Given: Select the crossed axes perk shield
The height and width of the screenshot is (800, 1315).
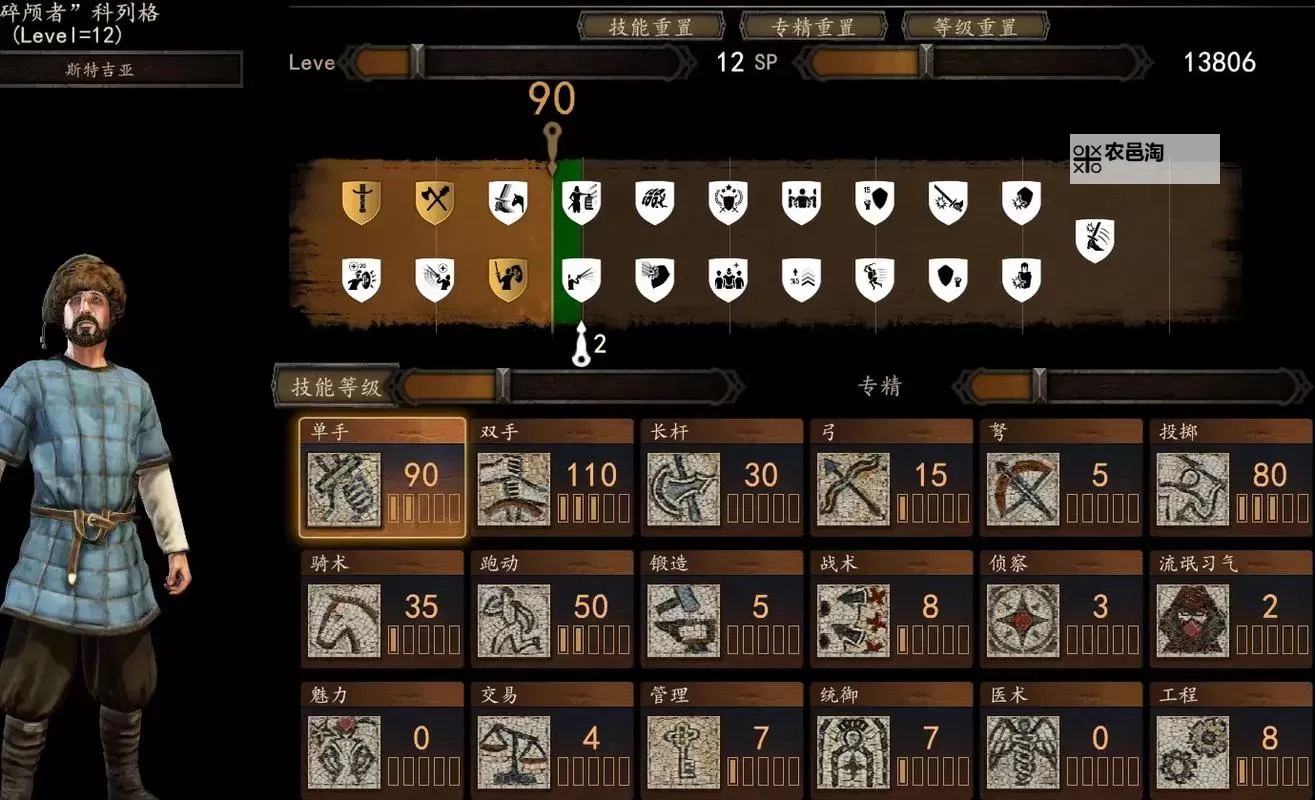Looking at the screenshot, I should (x=435, y=200).
